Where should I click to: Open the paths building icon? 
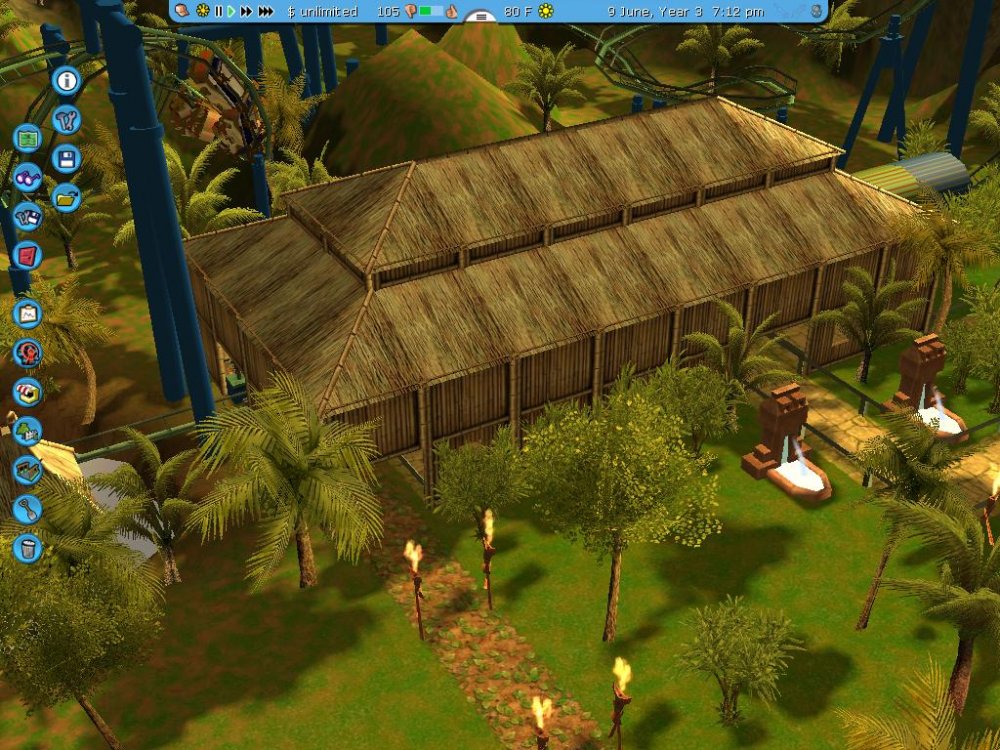(x=28, y=470)
